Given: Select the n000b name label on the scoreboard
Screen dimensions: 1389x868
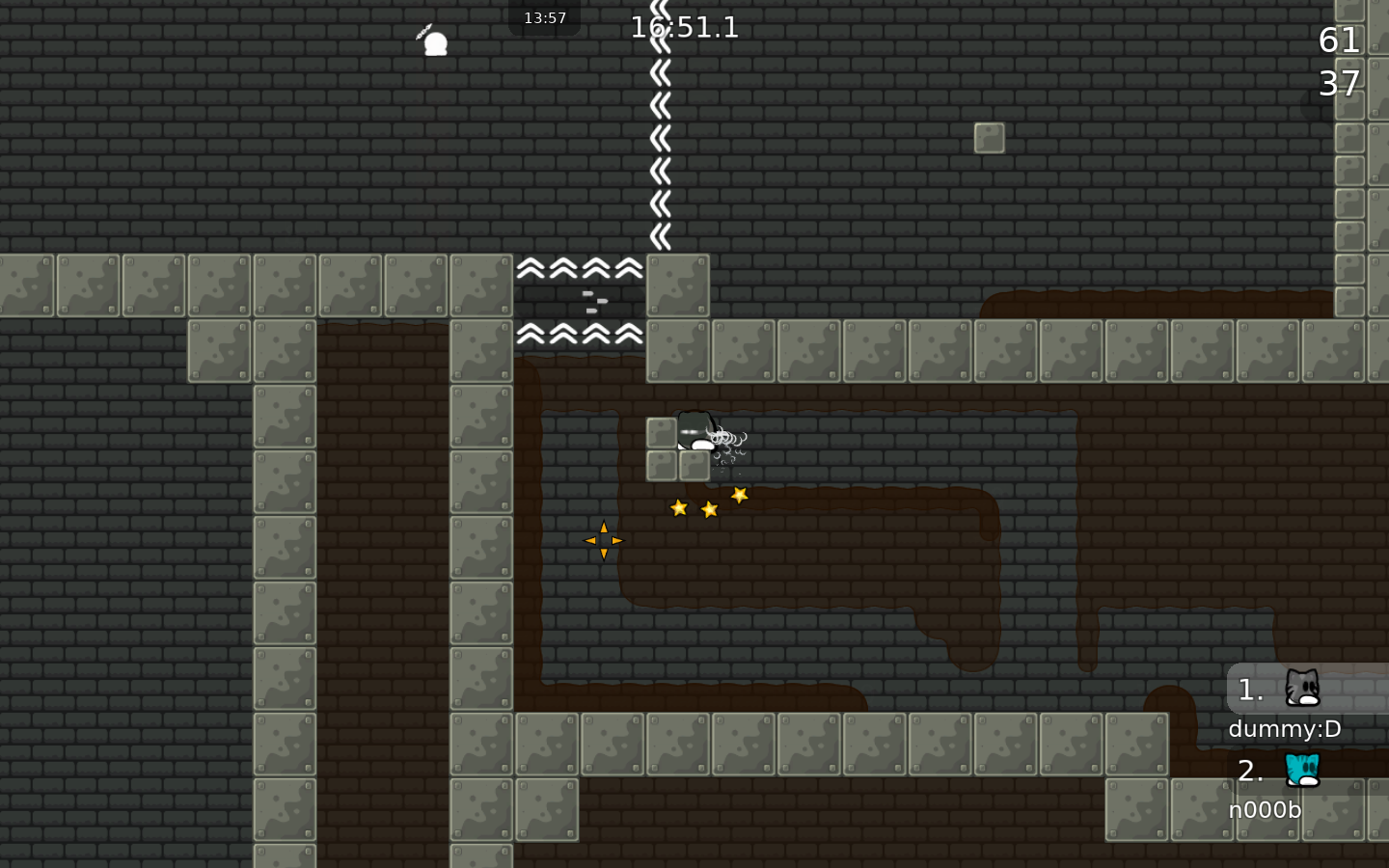Looking at the screenshot, I should [1264, 810].
